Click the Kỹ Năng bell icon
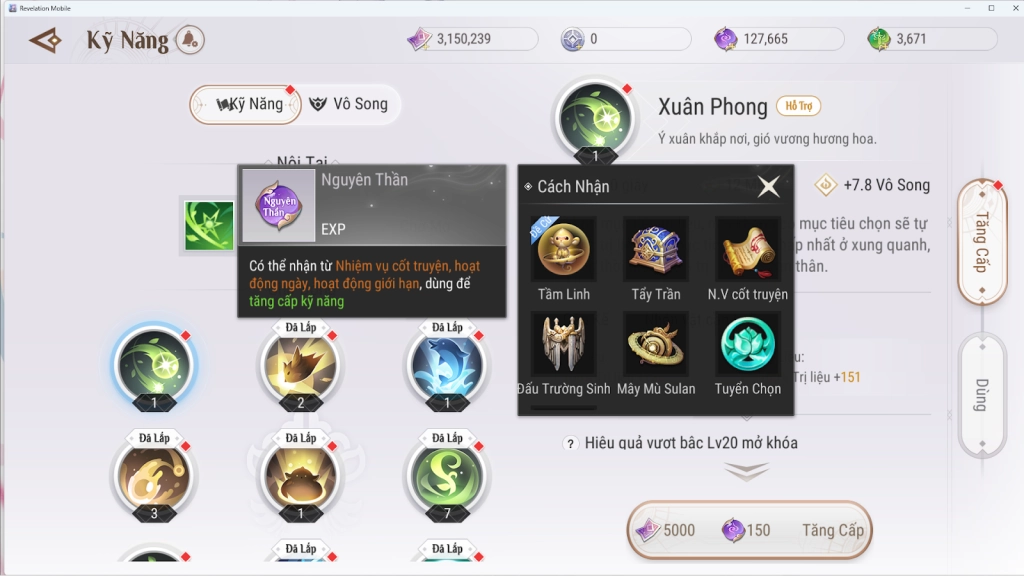This screenshot has height=576, width=1024. (x=190, y=40)
